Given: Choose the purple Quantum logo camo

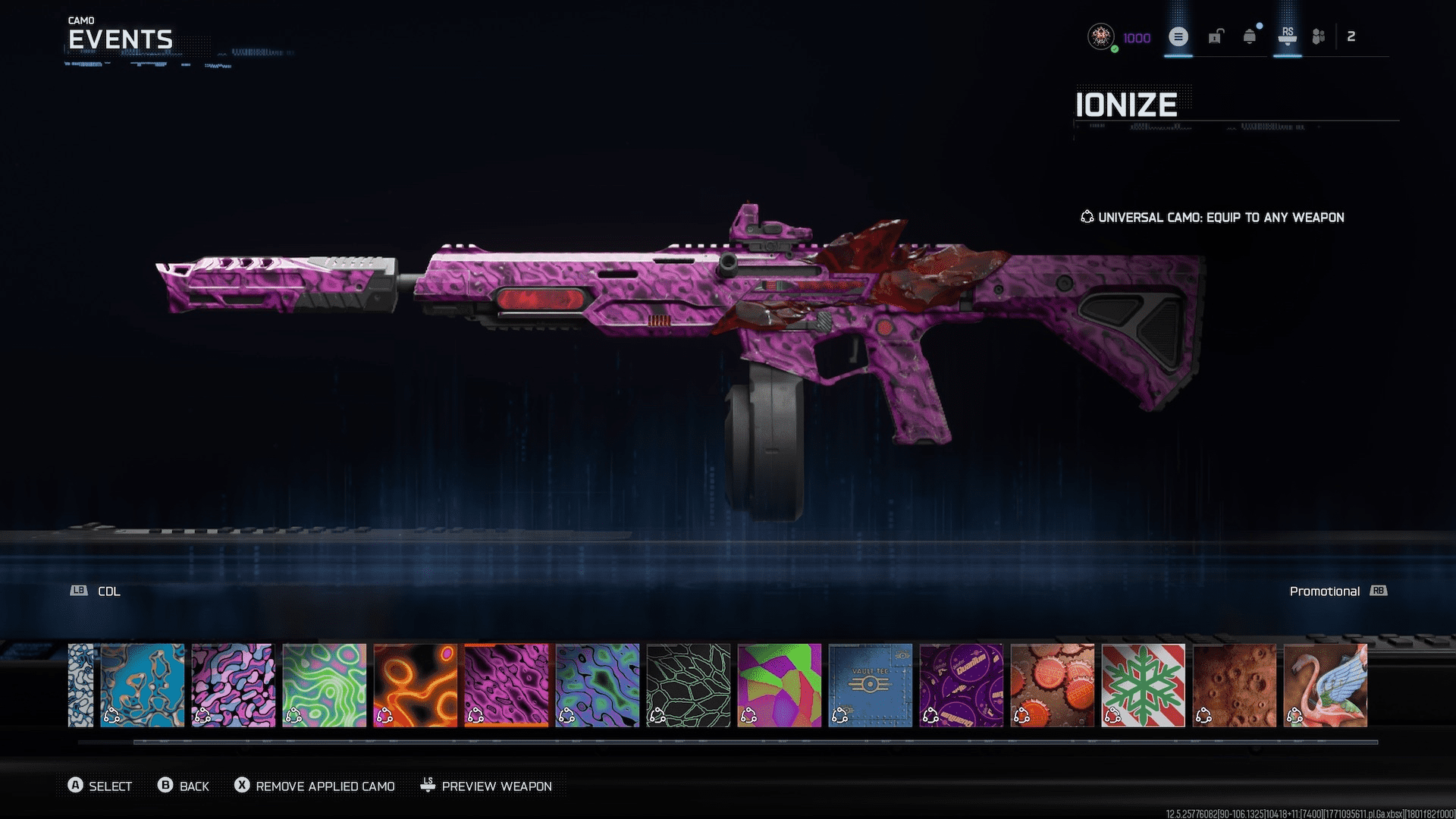Looking at the screenshot, I should point(961,685).
